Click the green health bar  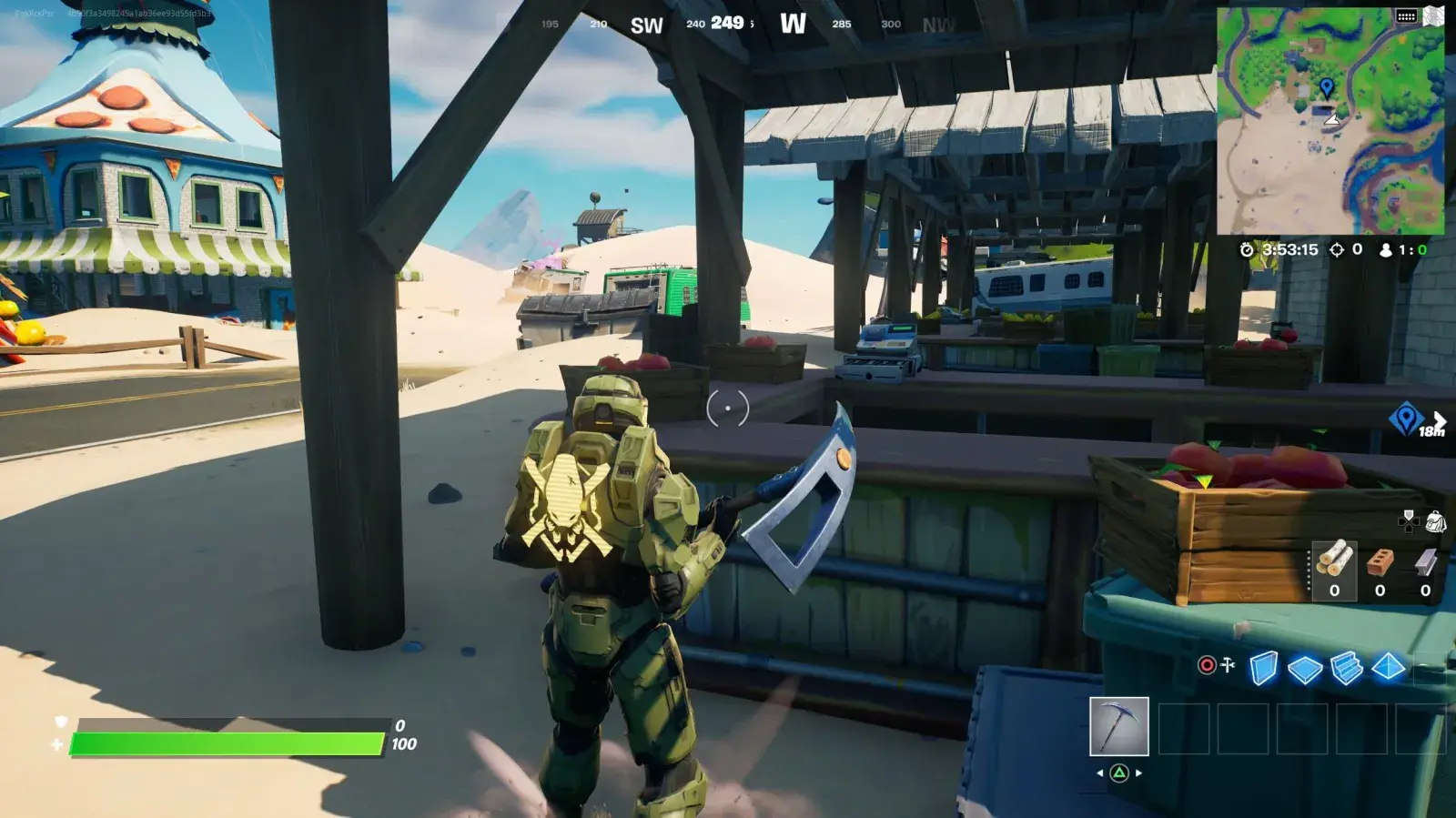coord(227,744)
